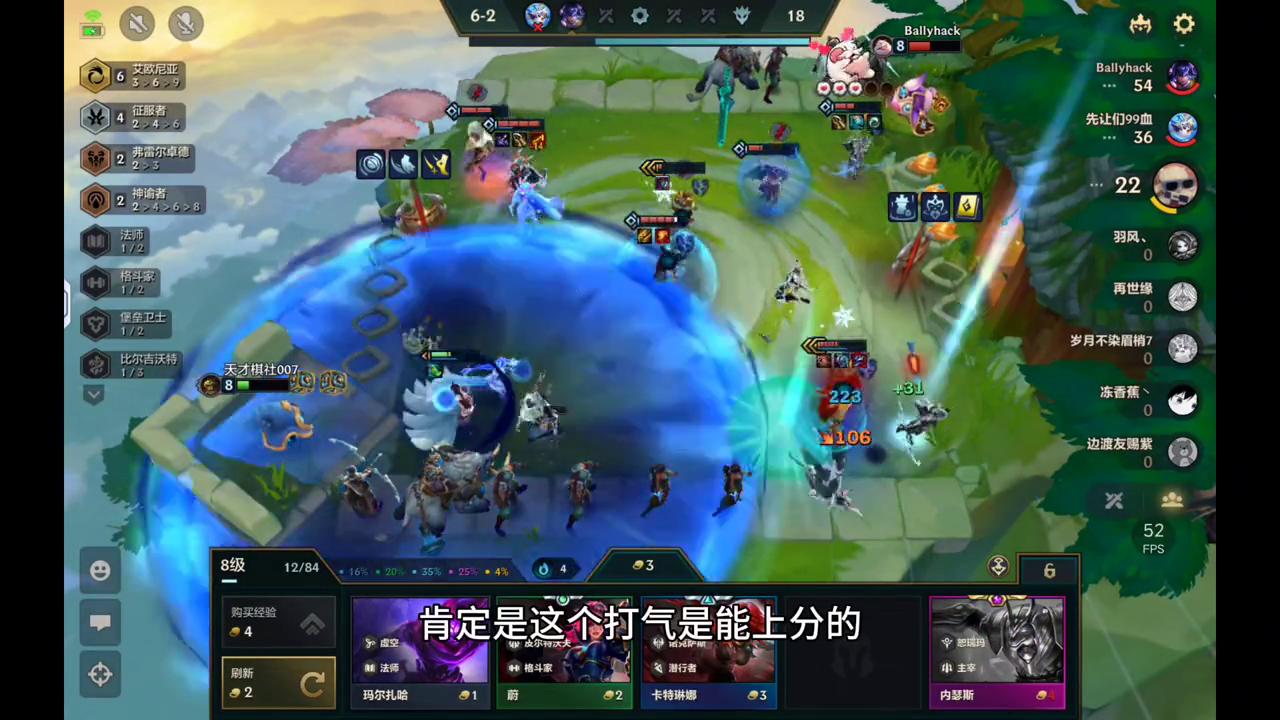Image resolution: width=1280 pixels, height=720 pixels.
Task: Click the up chevron beside 购买经验
Action: pos(312,623)
